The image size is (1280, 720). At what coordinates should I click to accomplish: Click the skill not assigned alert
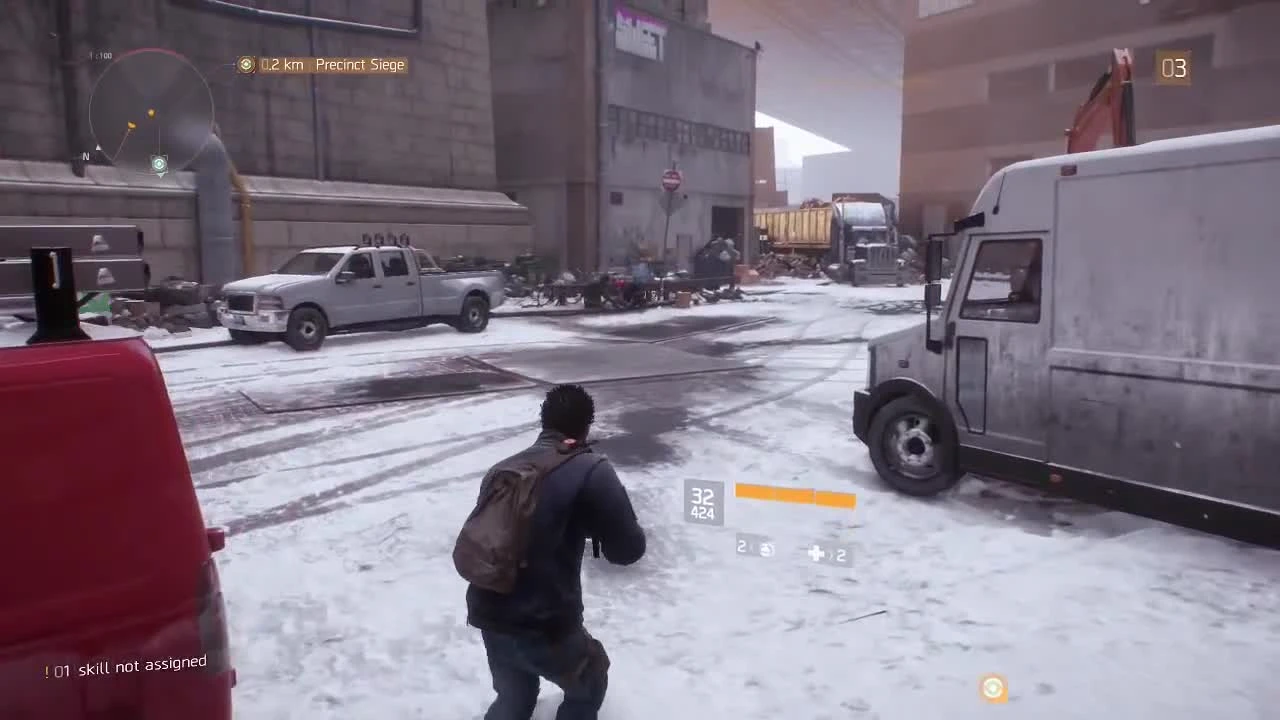[125, 663]
